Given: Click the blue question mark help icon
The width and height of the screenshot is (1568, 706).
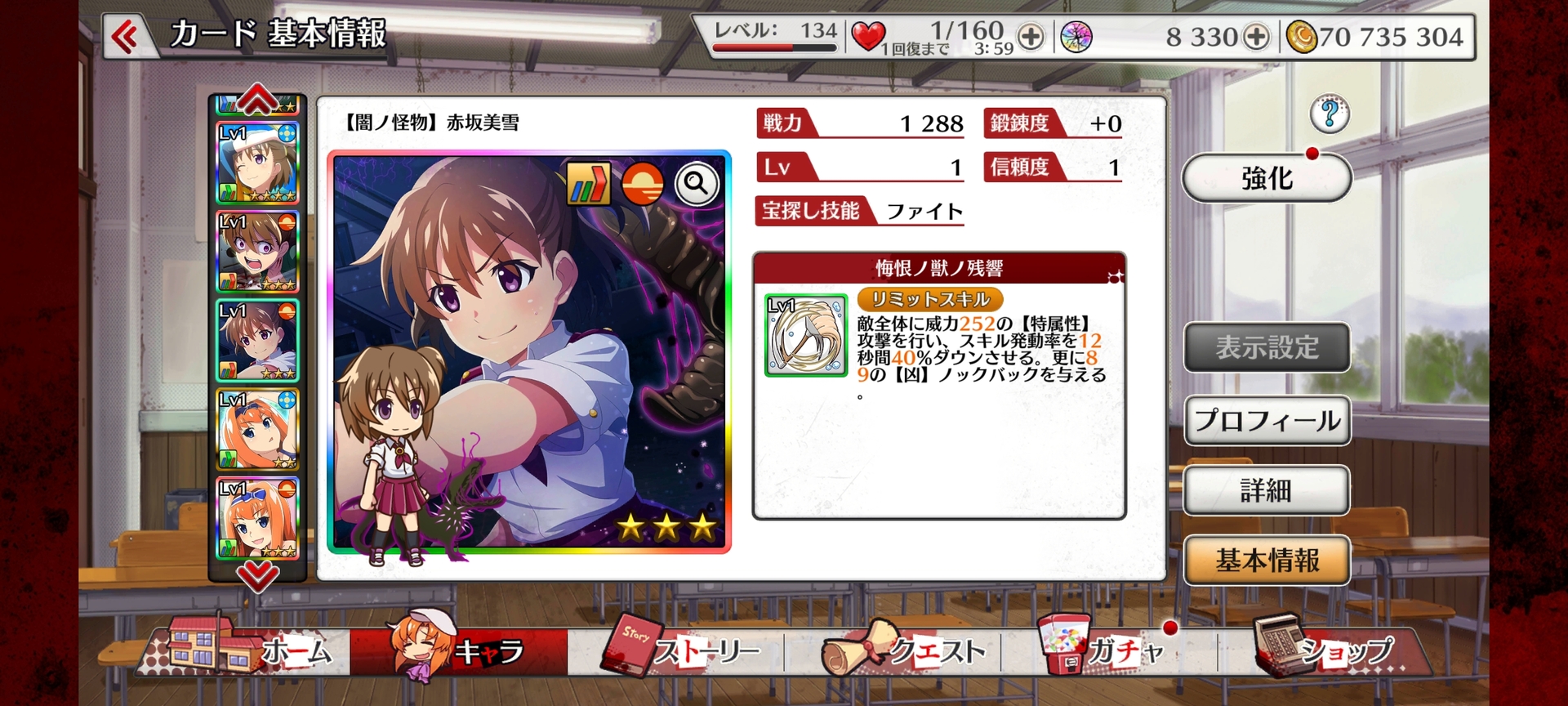Looking at the screenshot, I should click(x=1329, y=114).
